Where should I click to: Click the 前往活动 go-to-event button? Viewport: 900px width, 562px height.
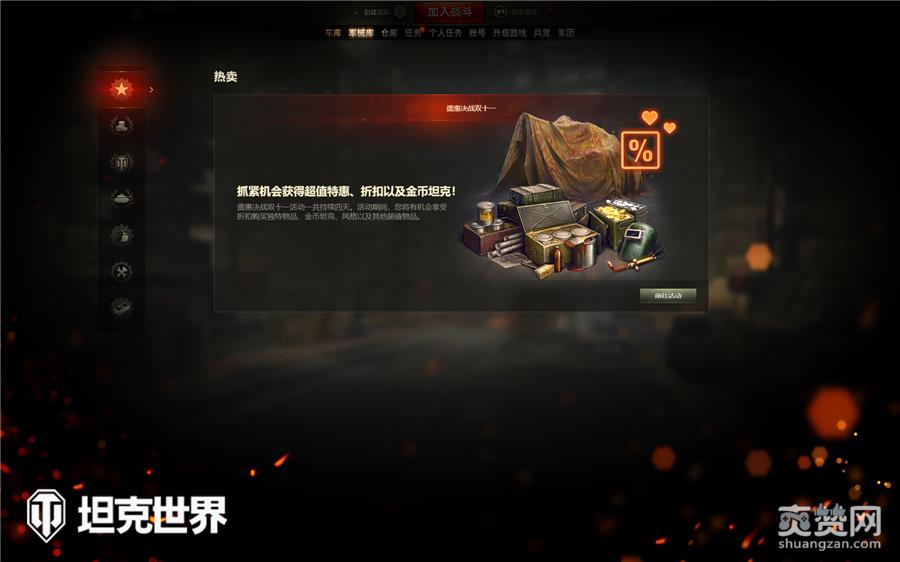[667, 296]
